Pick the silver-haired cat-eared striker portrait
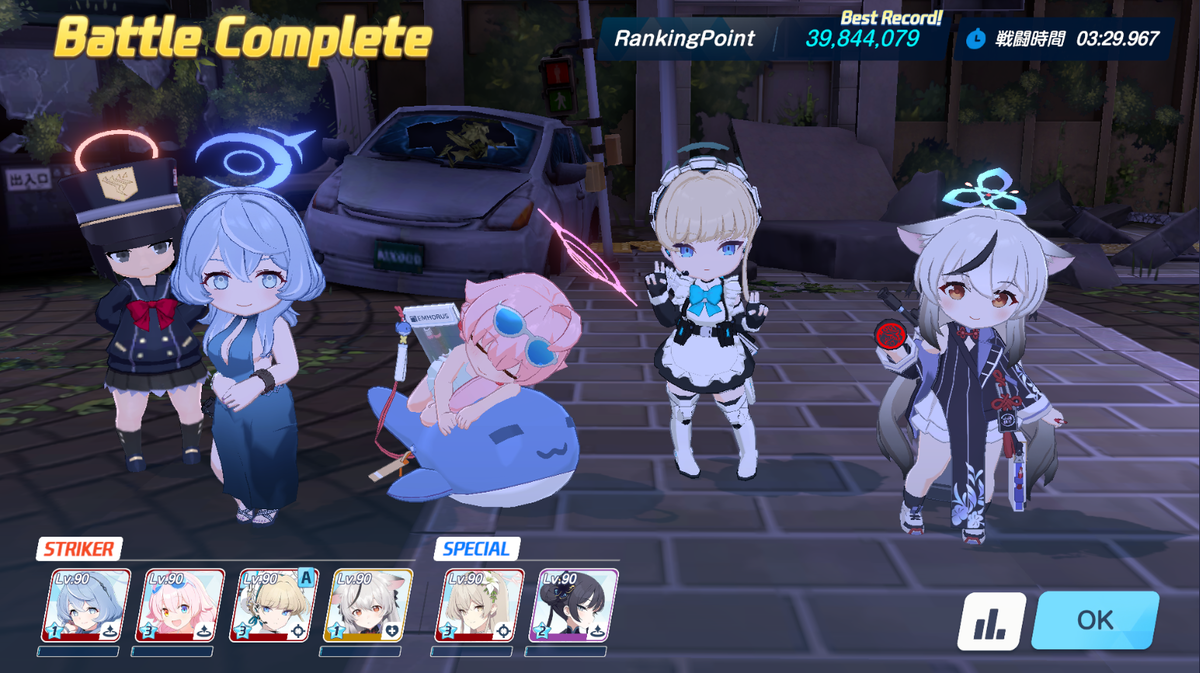The image size is (1200, 673). tap(366, 606)
